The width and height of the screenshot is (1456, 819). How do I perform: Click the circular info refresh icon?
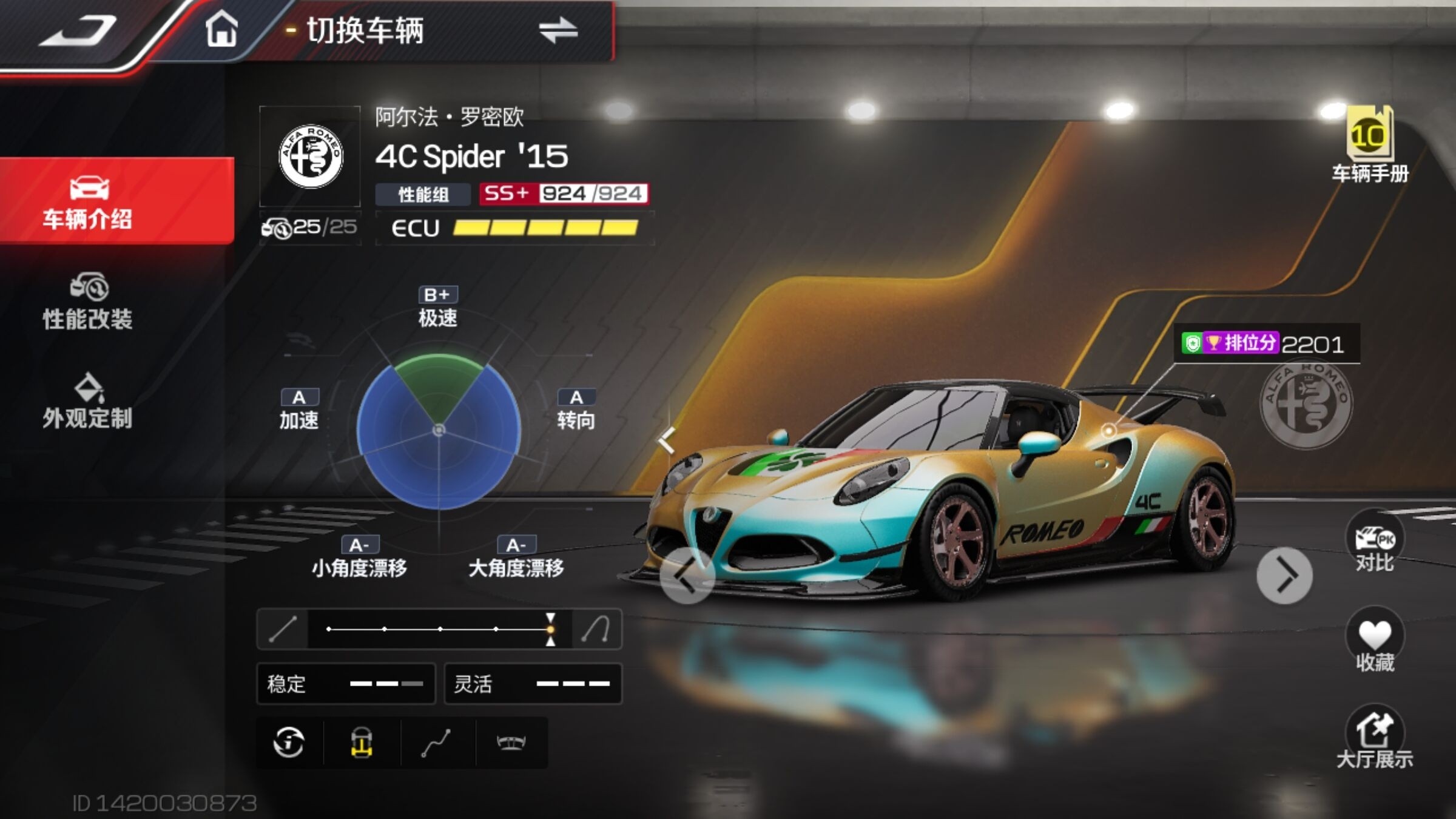click(x=289, y=742)
